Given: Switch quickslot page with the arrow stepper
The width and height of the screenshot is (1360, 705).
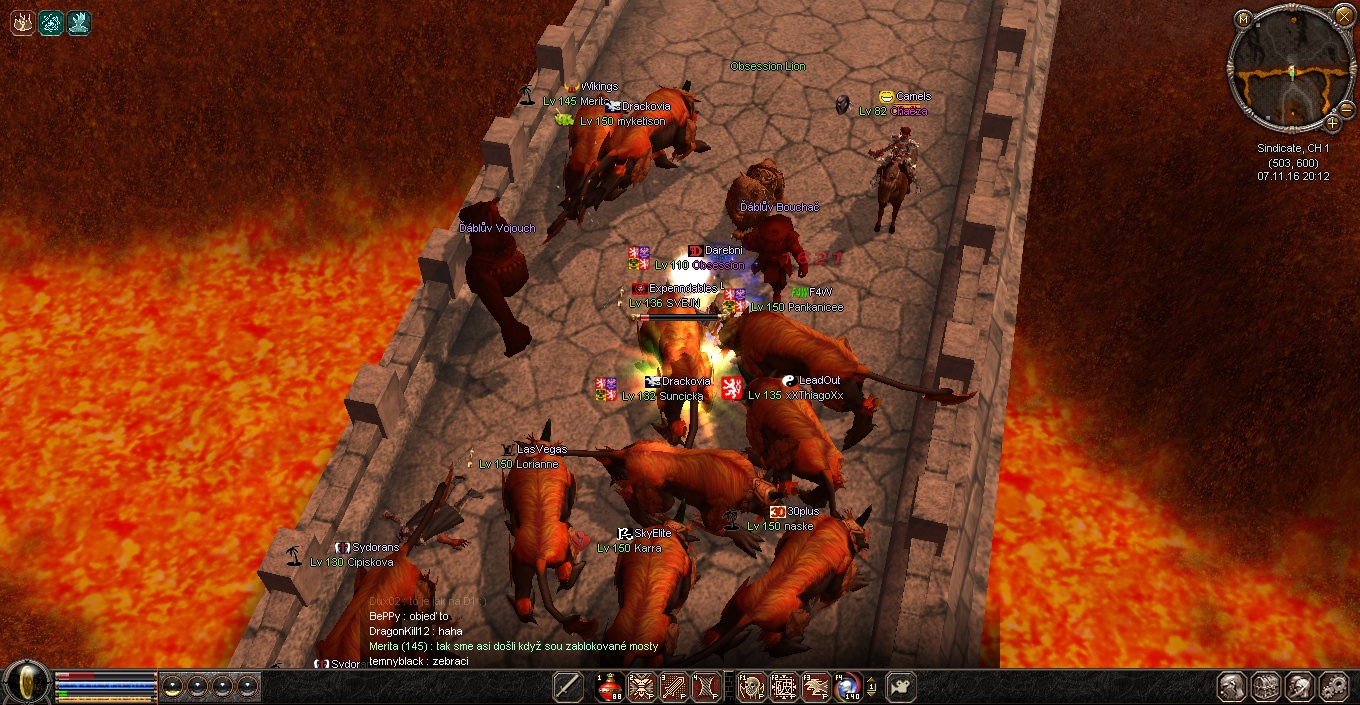Looking at the screenshot, I should (872, 687).
